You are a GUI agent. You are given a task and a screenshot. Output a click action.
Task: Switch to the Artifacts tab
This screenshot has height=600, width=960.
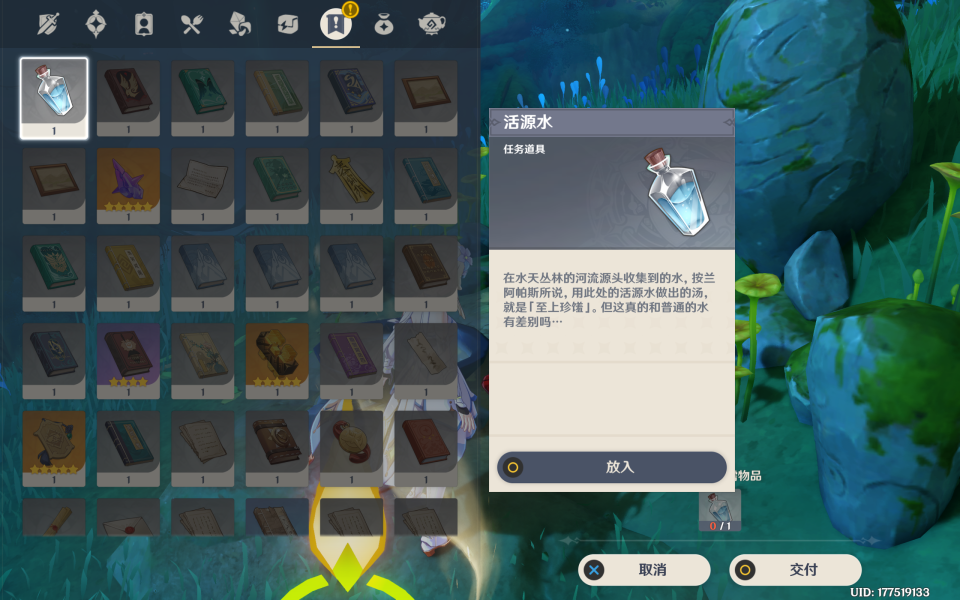pyautogui.click(x=96, y=23)
